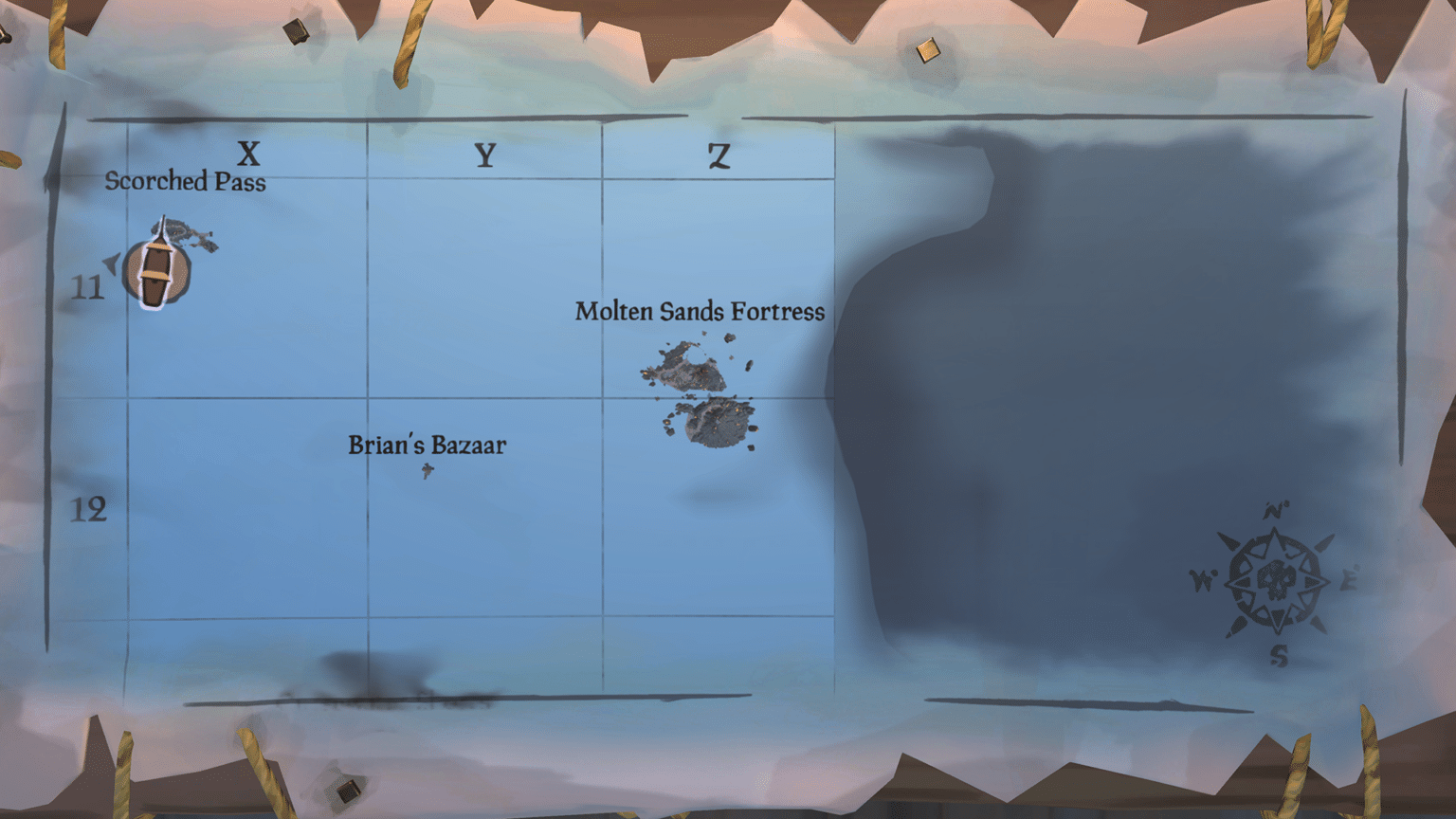Viewport: 1456px width, 819px height.
Task: Click the row label 12
Action: click(x=90, y=512)
